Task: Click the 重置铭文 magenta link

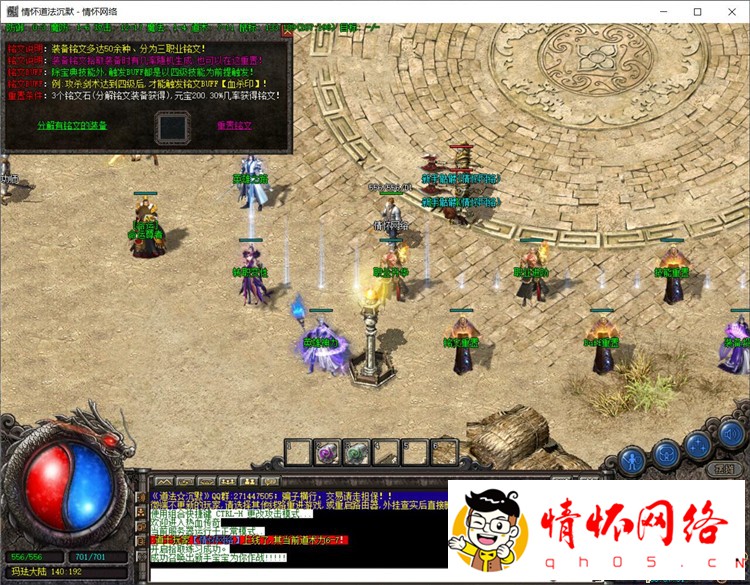Action: click(234, 126)
